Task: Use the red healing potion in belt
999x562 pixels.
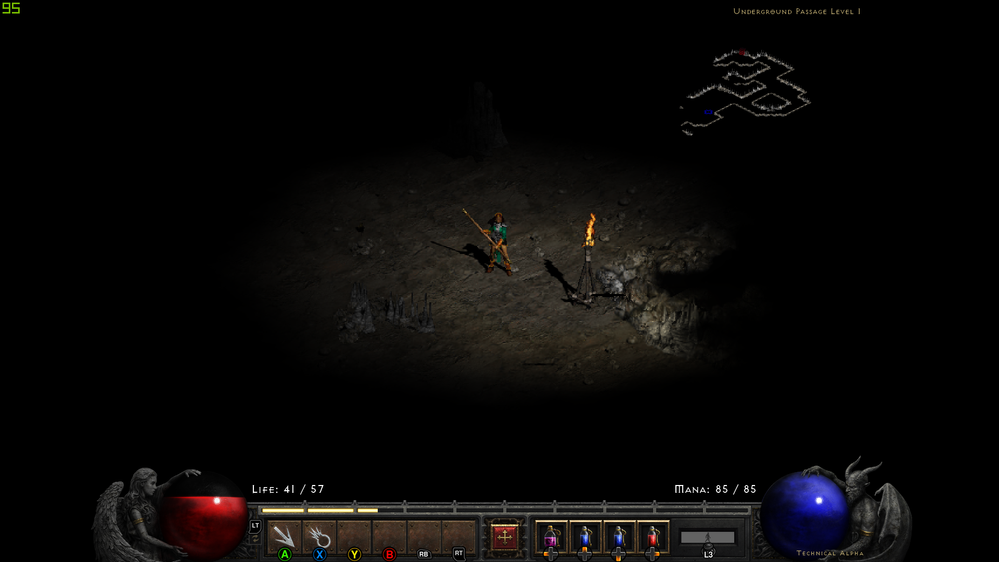Action: (x=653, y=538)
